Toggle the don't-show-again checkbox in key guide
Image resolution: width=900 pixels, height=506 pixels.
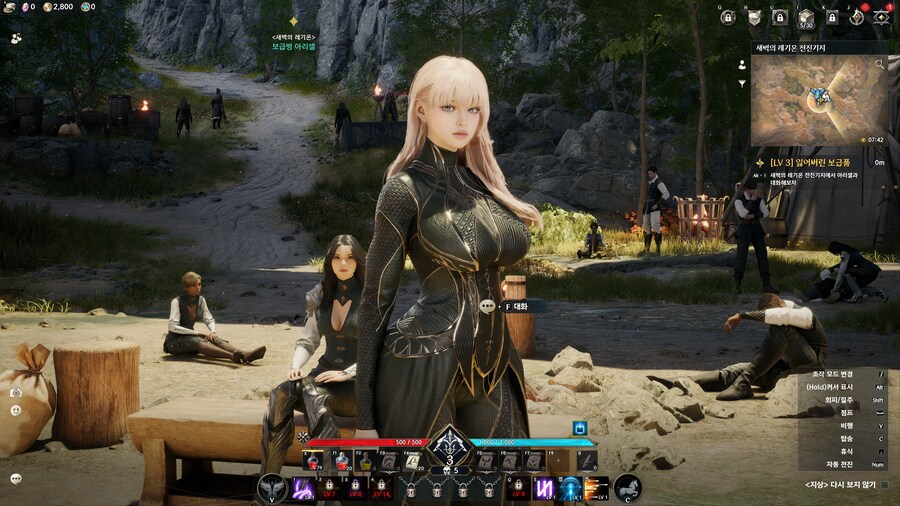(x=884, y=485)
